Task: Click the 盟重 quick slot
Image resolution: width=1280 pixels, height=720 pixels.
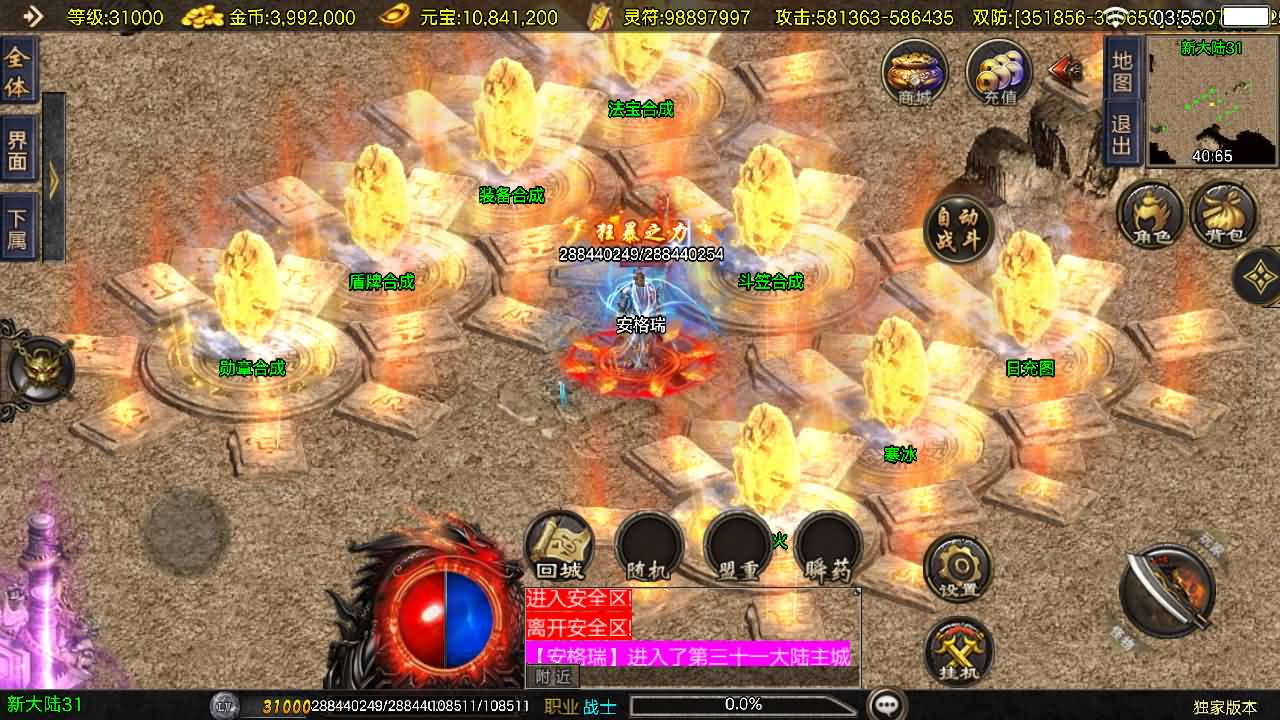Action: click(738, 547)
